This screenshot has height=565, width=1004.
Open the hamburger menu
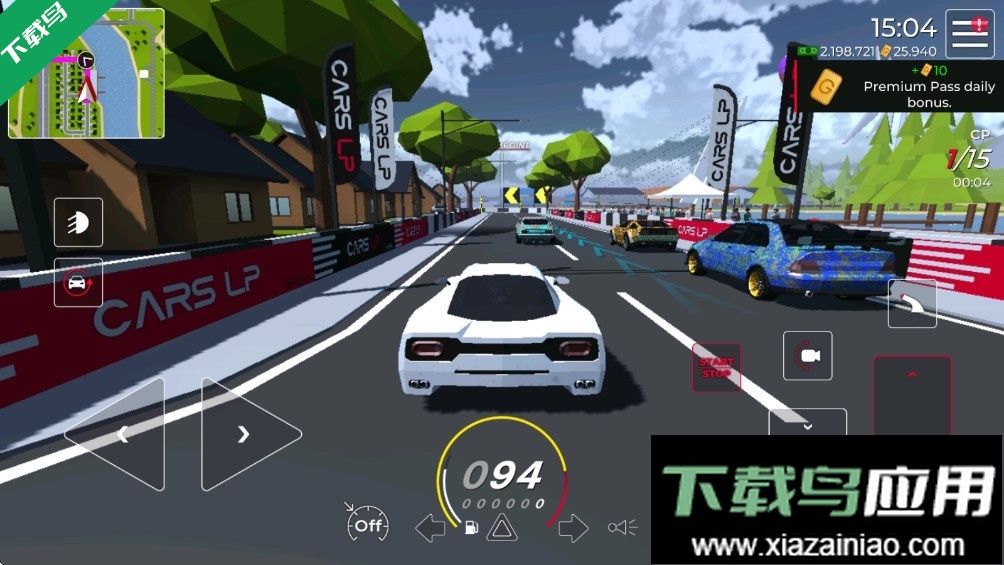[x=969, y=34]
